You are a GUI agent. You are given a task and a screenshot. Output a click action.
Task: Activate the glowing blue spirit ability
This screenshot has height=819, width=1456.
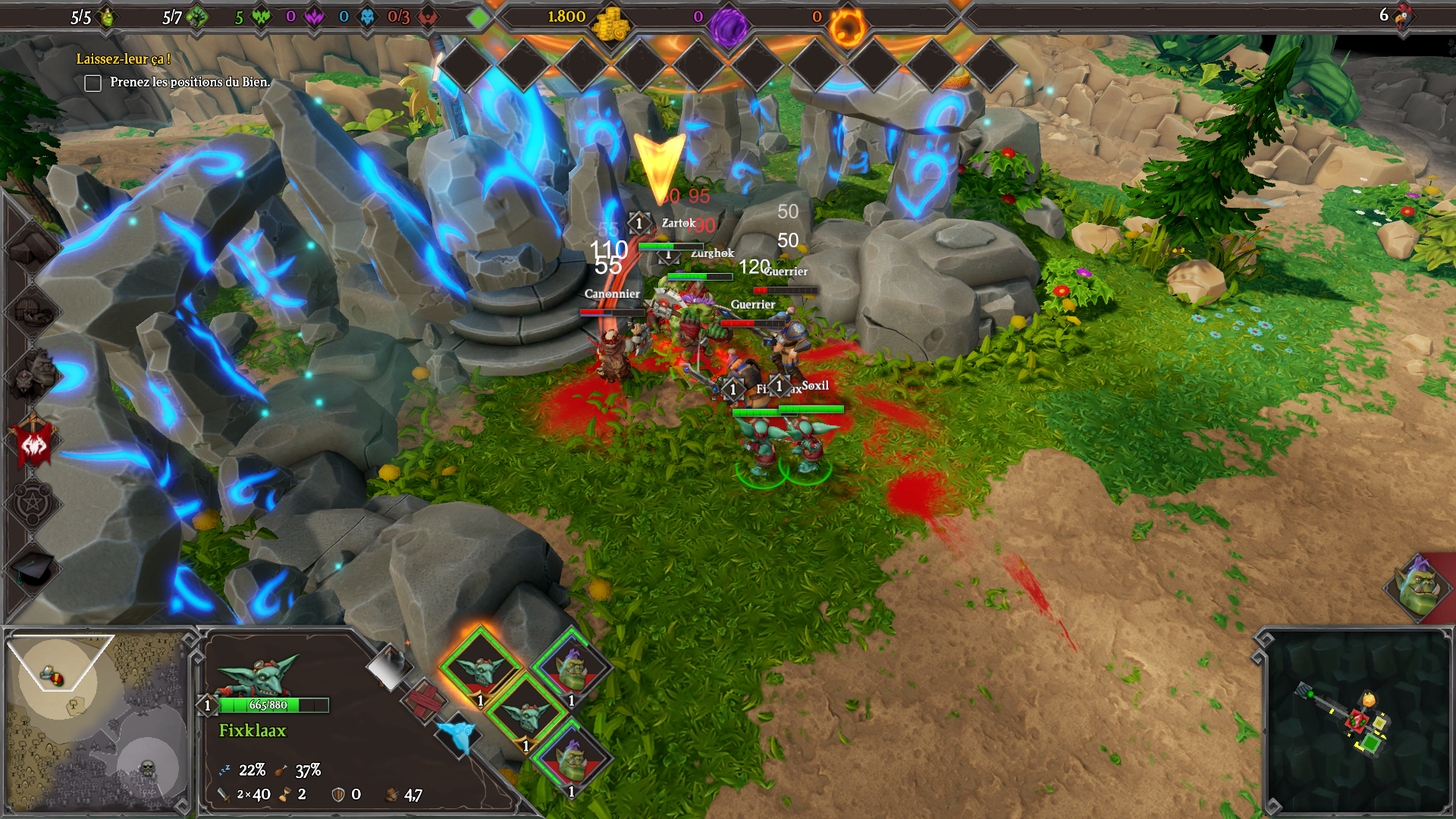pos(458,734)
